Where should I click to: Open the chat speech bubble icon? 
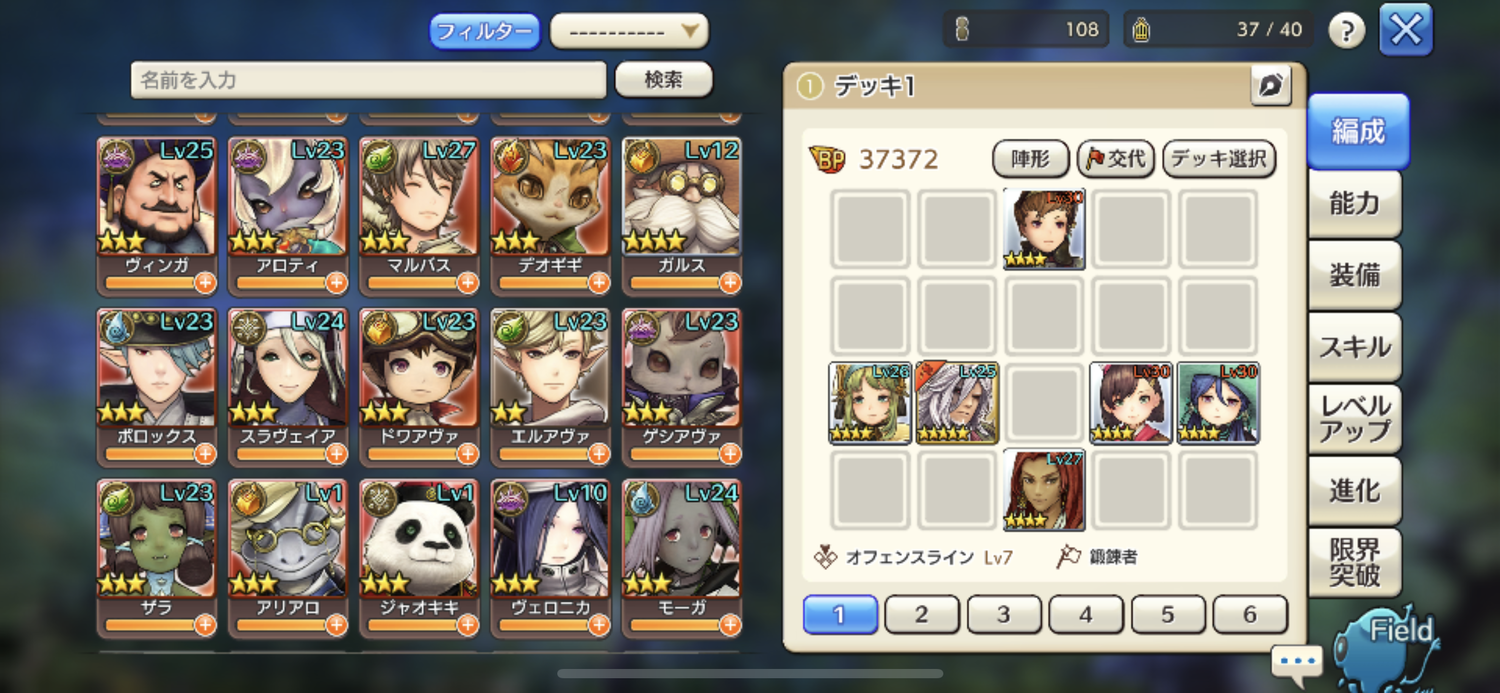[1297, 661]
